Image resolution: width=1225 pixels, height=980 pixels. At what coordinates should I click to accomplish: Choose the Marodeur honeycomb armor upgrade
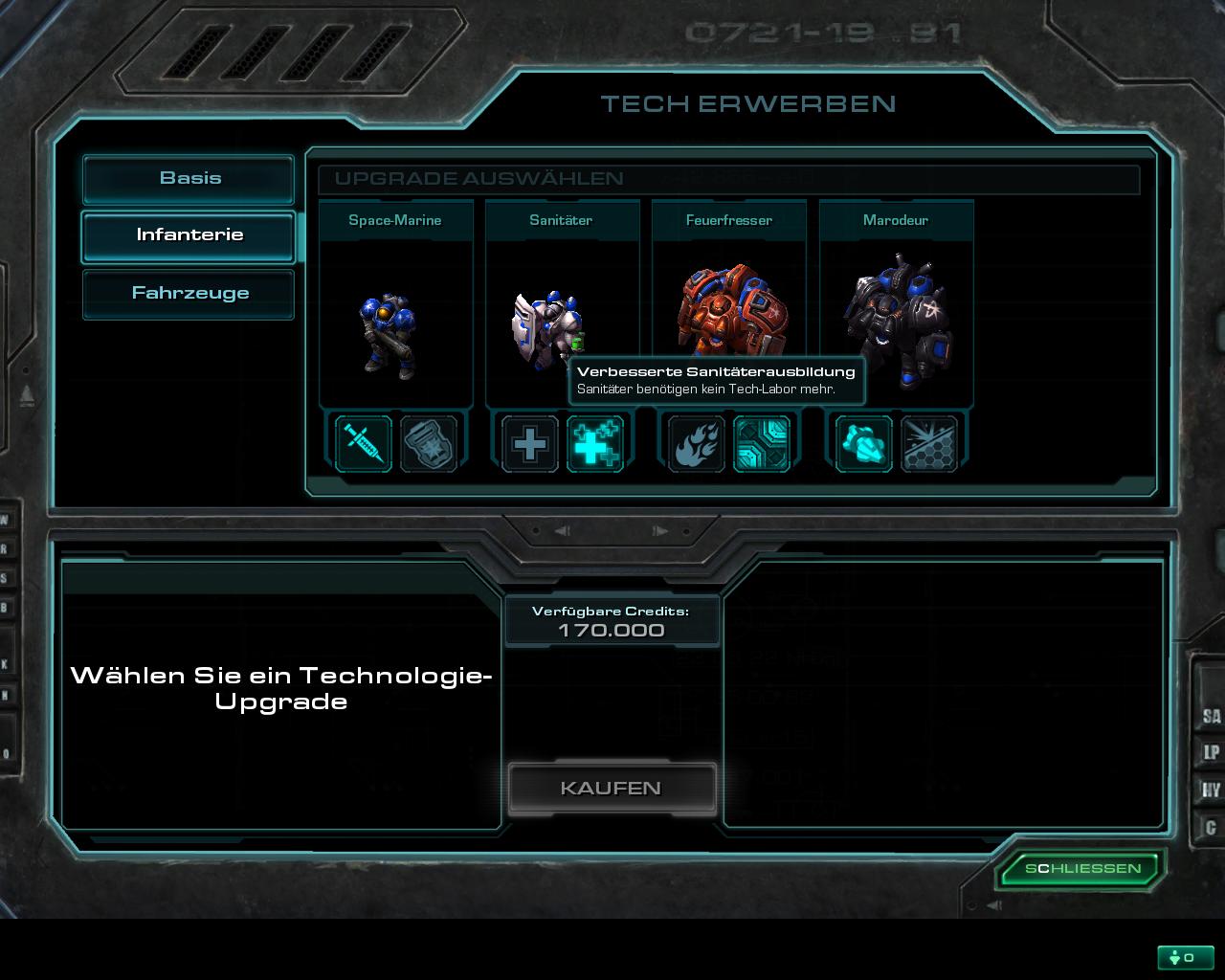point(929,444)
